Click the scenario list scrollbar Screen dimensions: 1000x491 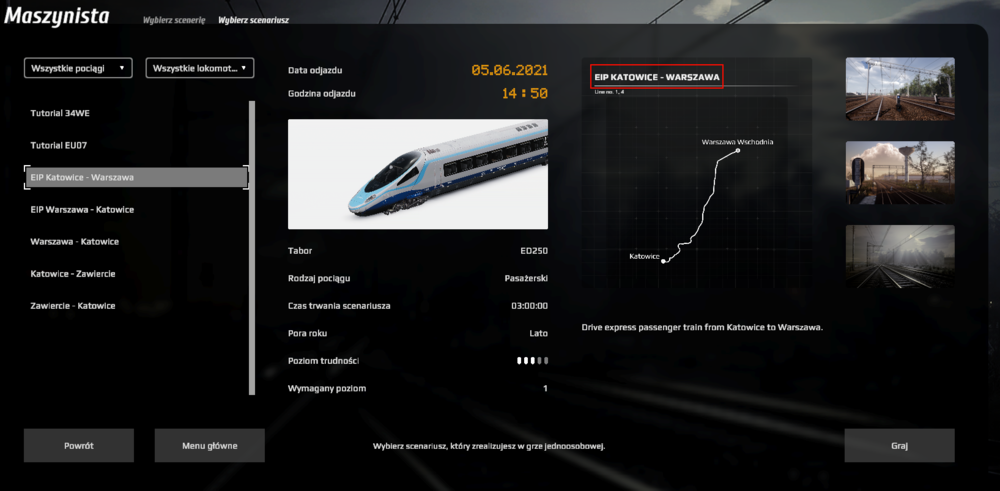pos(251,246)
